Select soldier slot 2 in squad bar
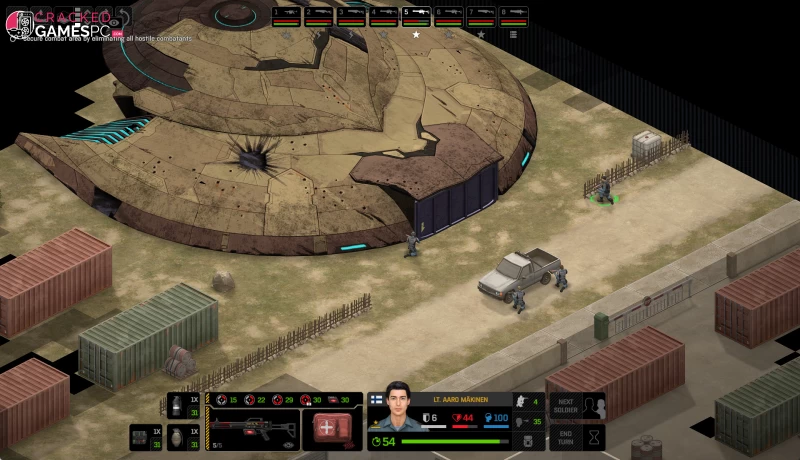Screen dimensions: 800x460 coord(318,16)
